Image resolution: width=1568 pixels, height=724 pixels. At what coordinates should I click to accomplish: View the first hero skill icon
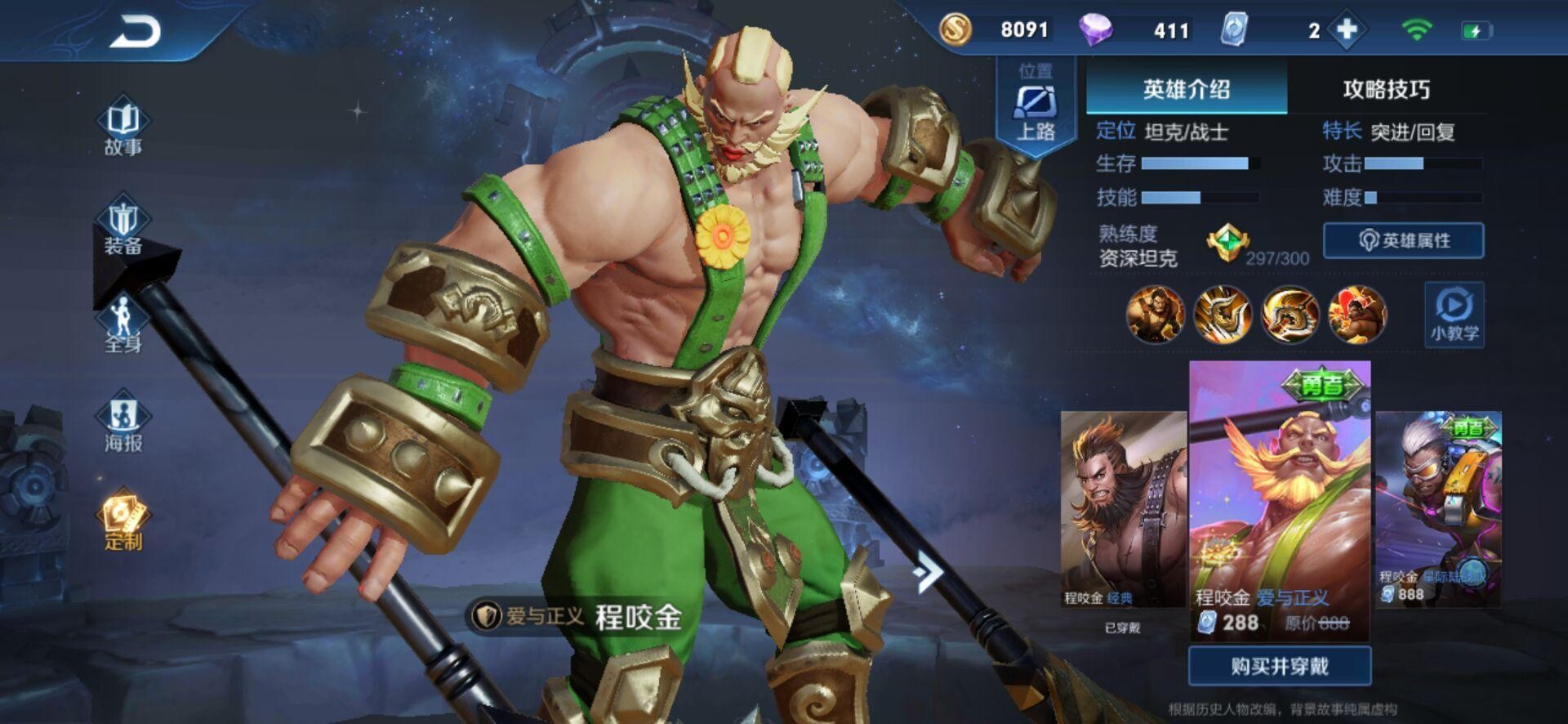[x=1155, y=315]
